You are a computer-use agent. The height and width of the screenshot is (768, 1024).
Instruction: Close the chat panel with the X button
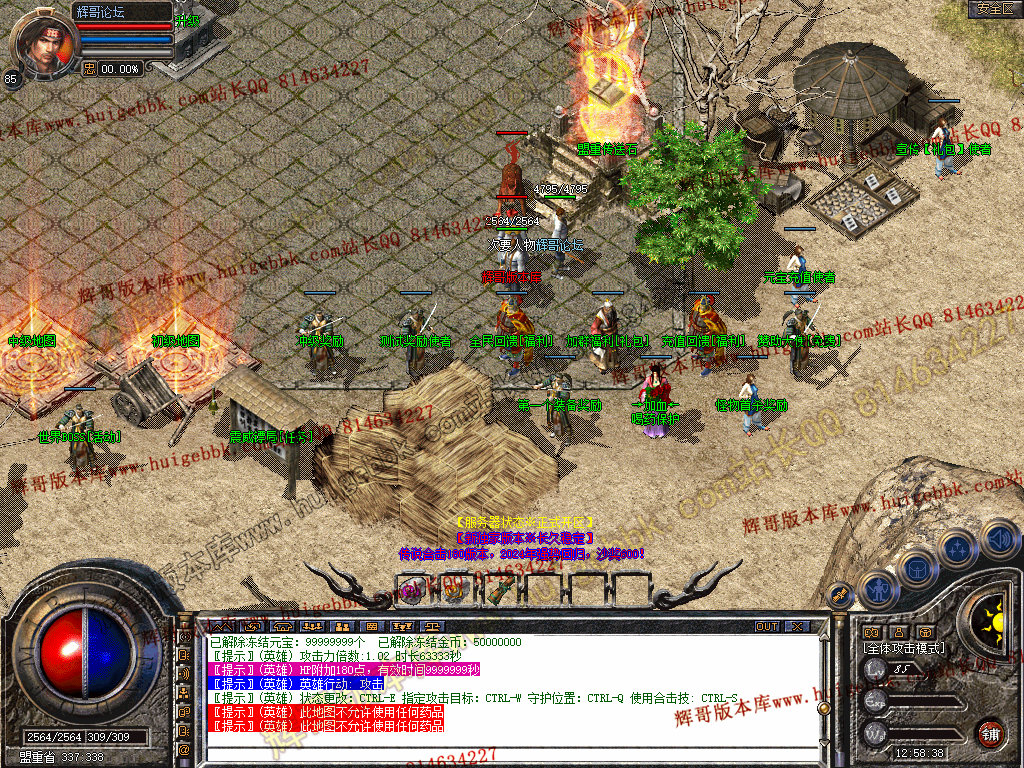coord(796,626)
